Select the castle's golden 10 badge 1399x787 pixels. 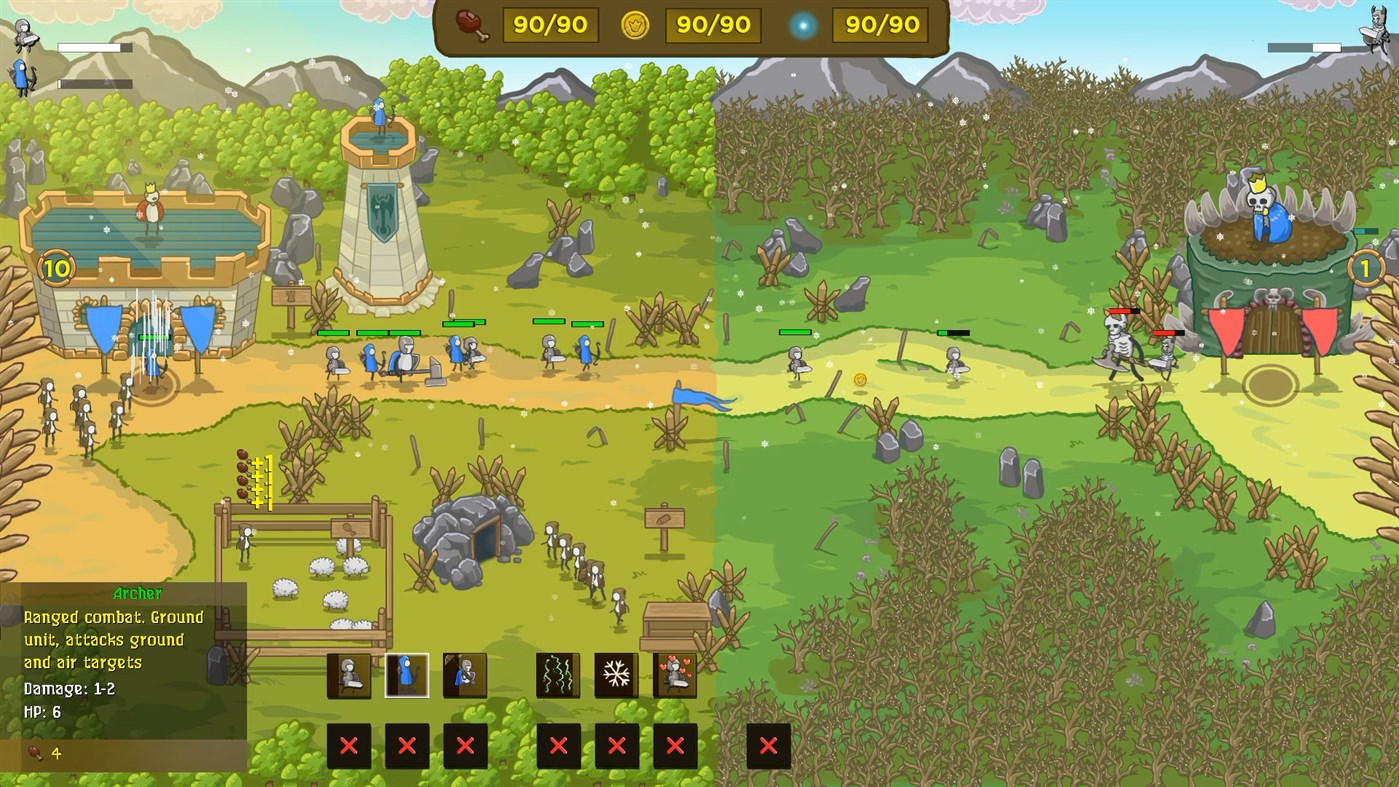coord(58,268)
